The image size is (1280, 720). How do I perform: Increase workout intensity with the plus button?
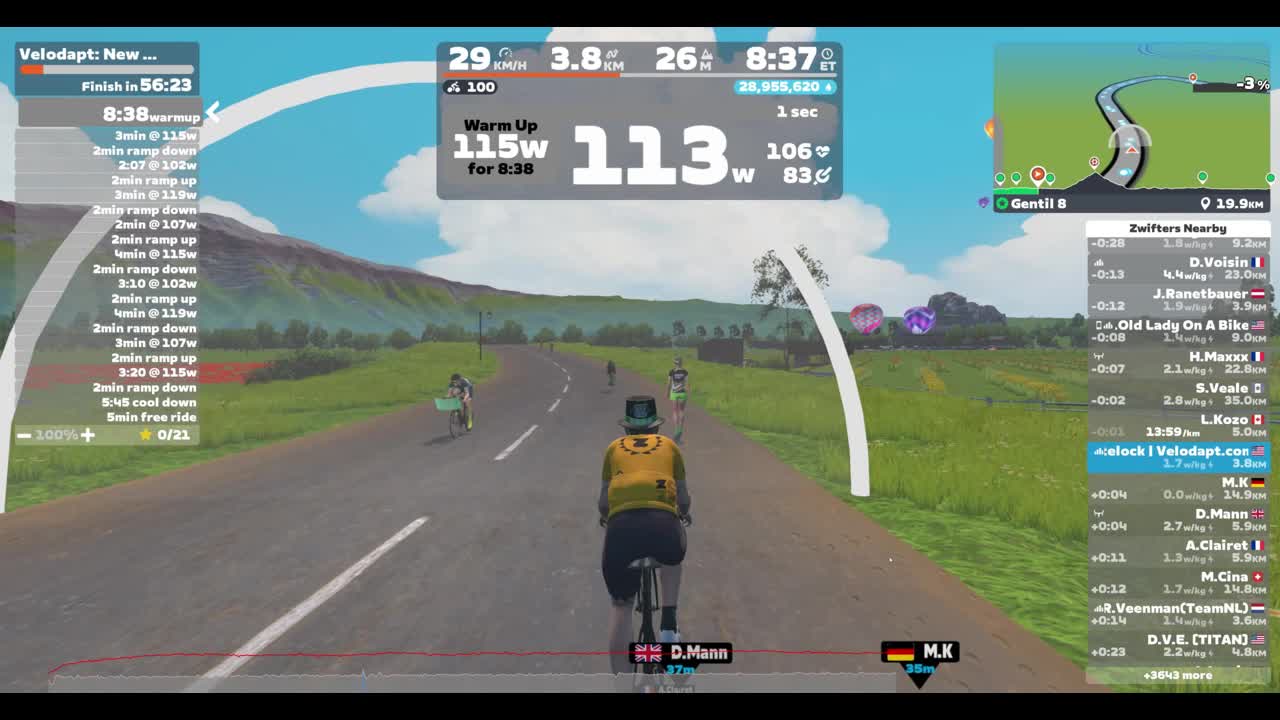[88, 435]
